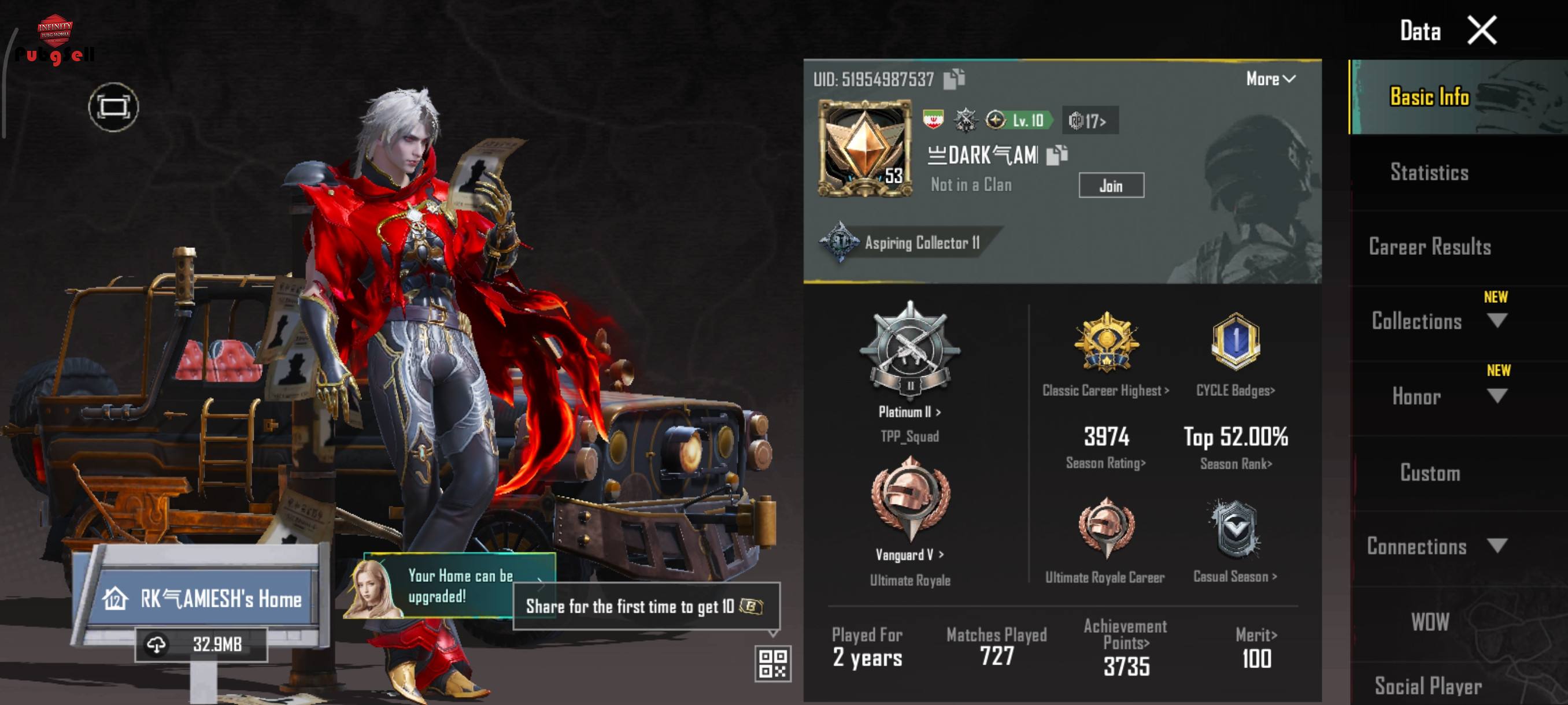Close the Data profile screen
Screen dimensions: 1568x705
coord(1481,31)
